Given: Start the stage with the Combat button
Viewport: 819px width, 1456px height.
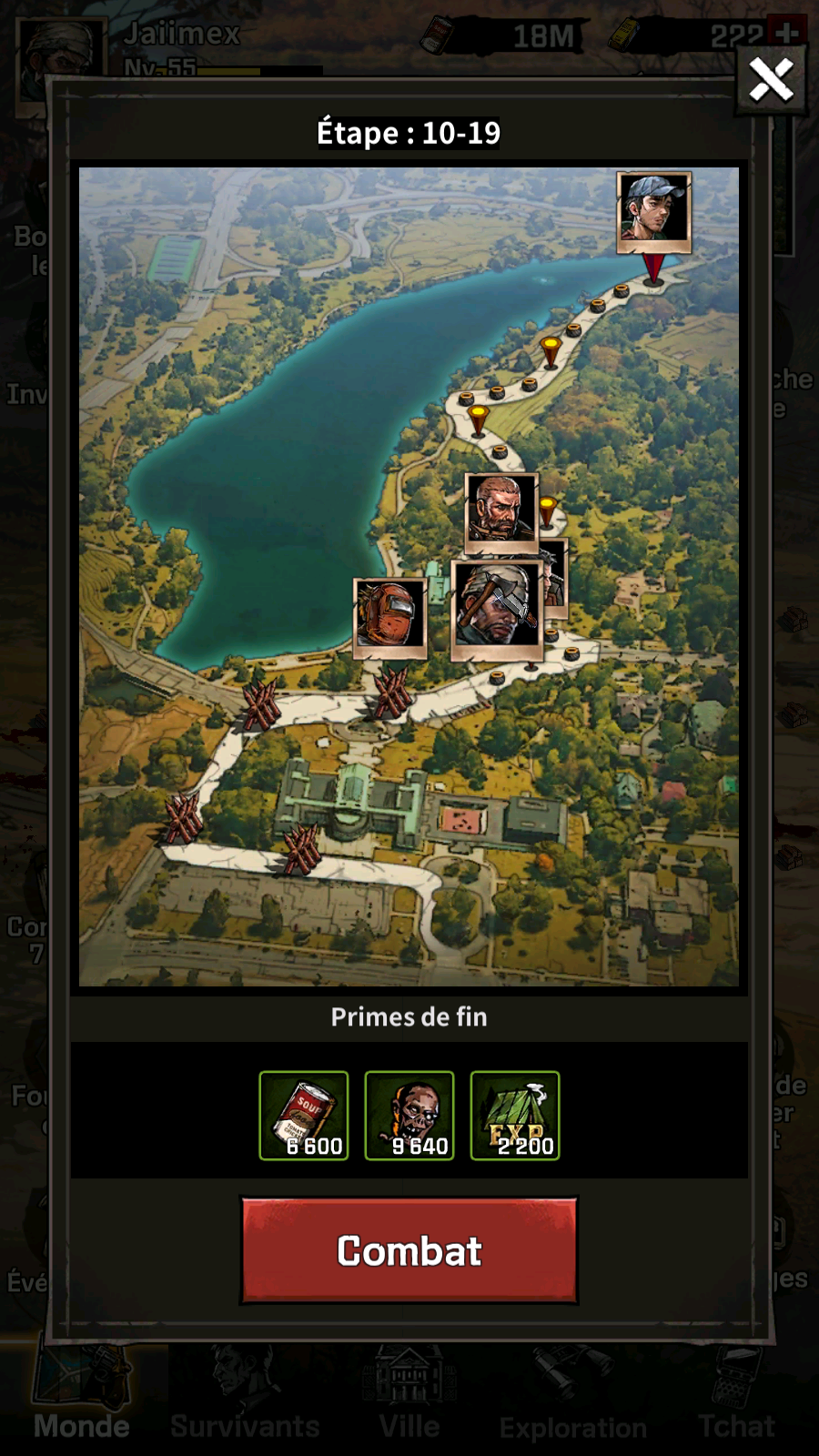Looking at the screenshot, I should (x=409, y=1250).
